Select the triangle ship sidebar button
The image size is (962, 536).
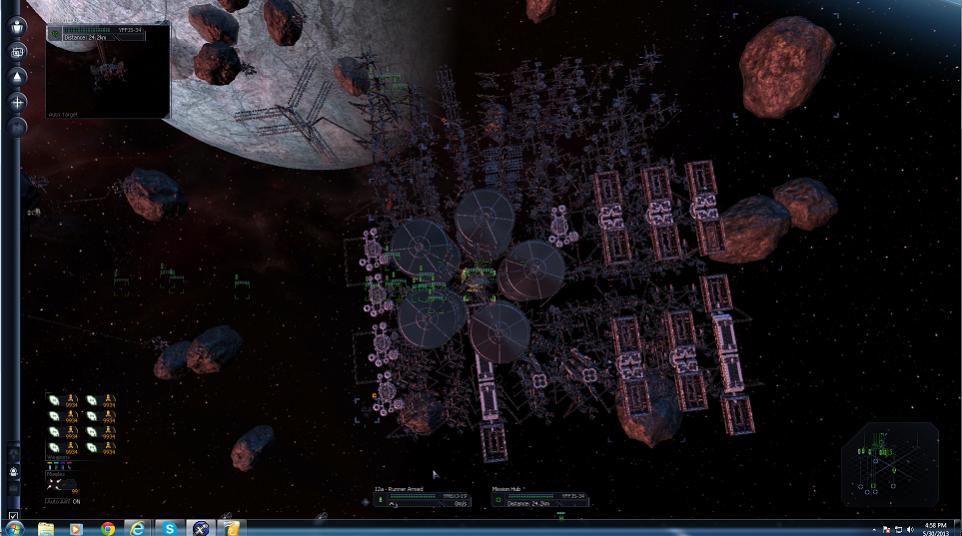(x=17, y=76)
